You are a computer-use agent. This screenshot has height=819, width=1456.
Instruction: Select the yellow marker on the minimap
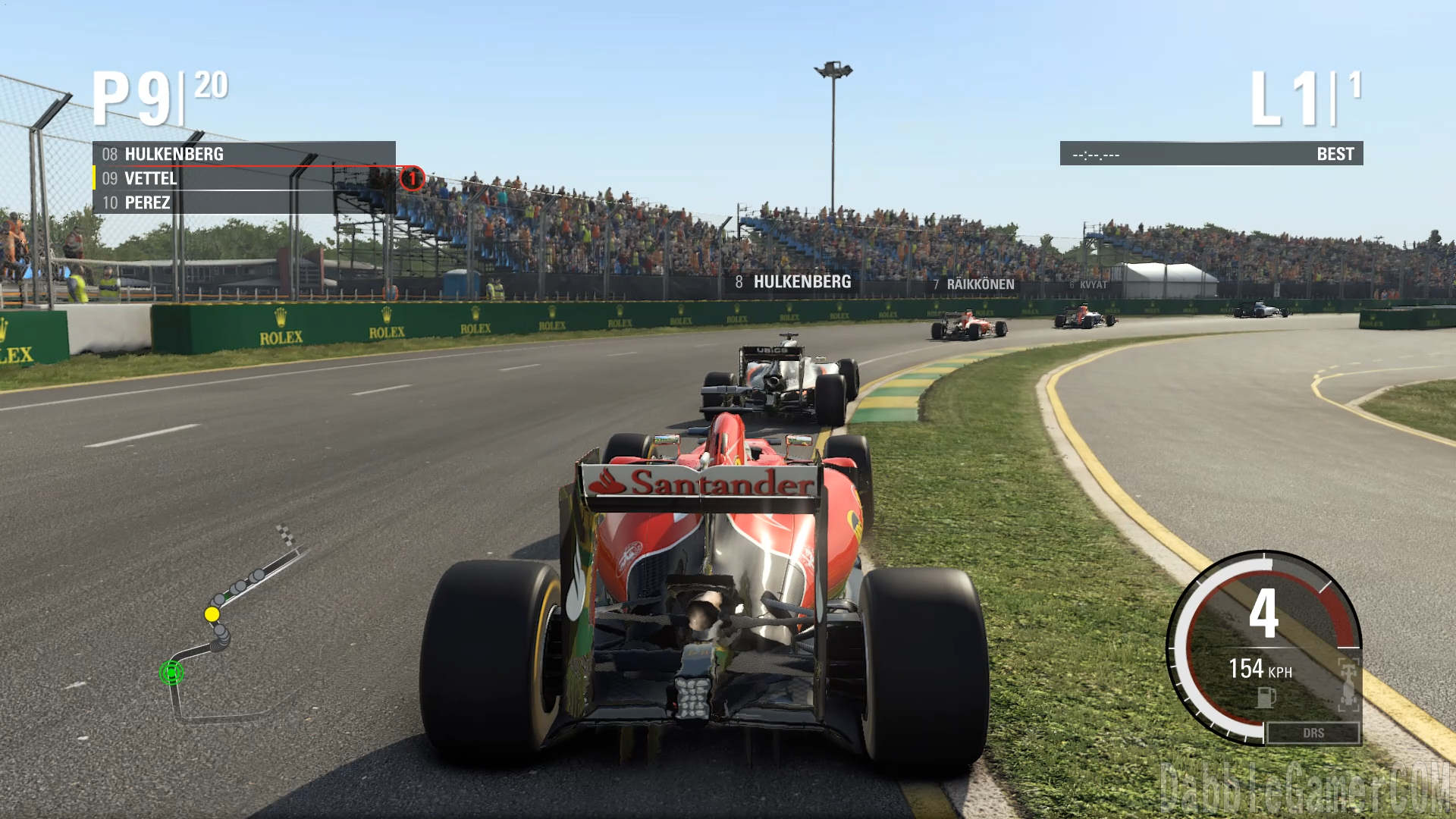coord(212,613)
